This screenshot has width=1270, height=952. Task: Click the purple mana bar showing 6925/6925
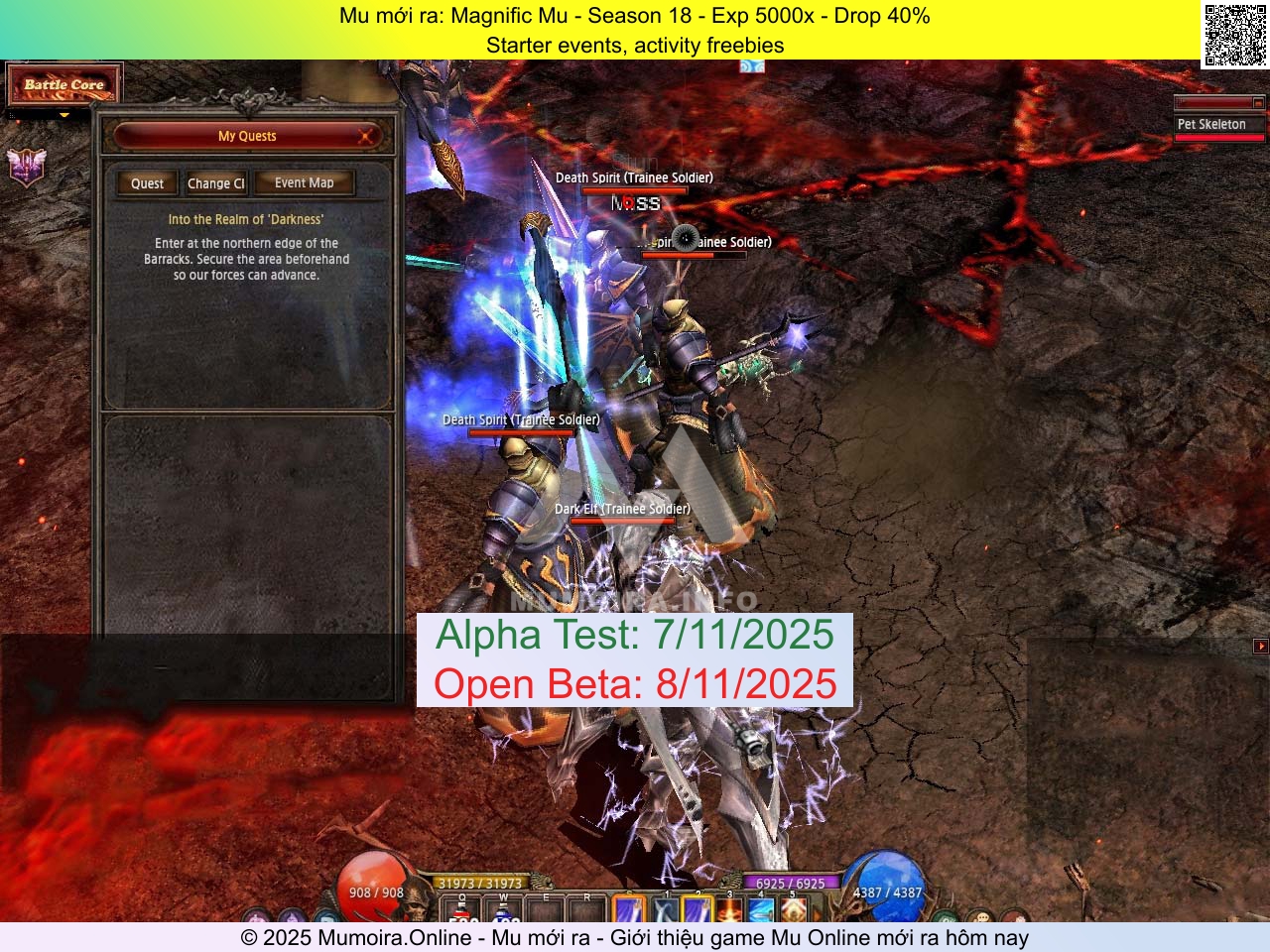tap(791, 883)
